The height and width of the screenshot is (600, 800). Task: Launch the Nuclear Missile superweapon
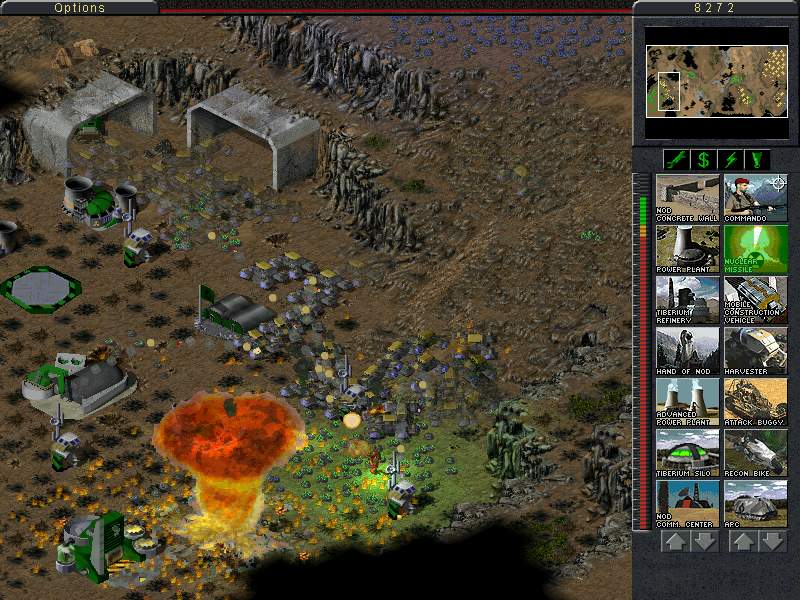point(755,249)
